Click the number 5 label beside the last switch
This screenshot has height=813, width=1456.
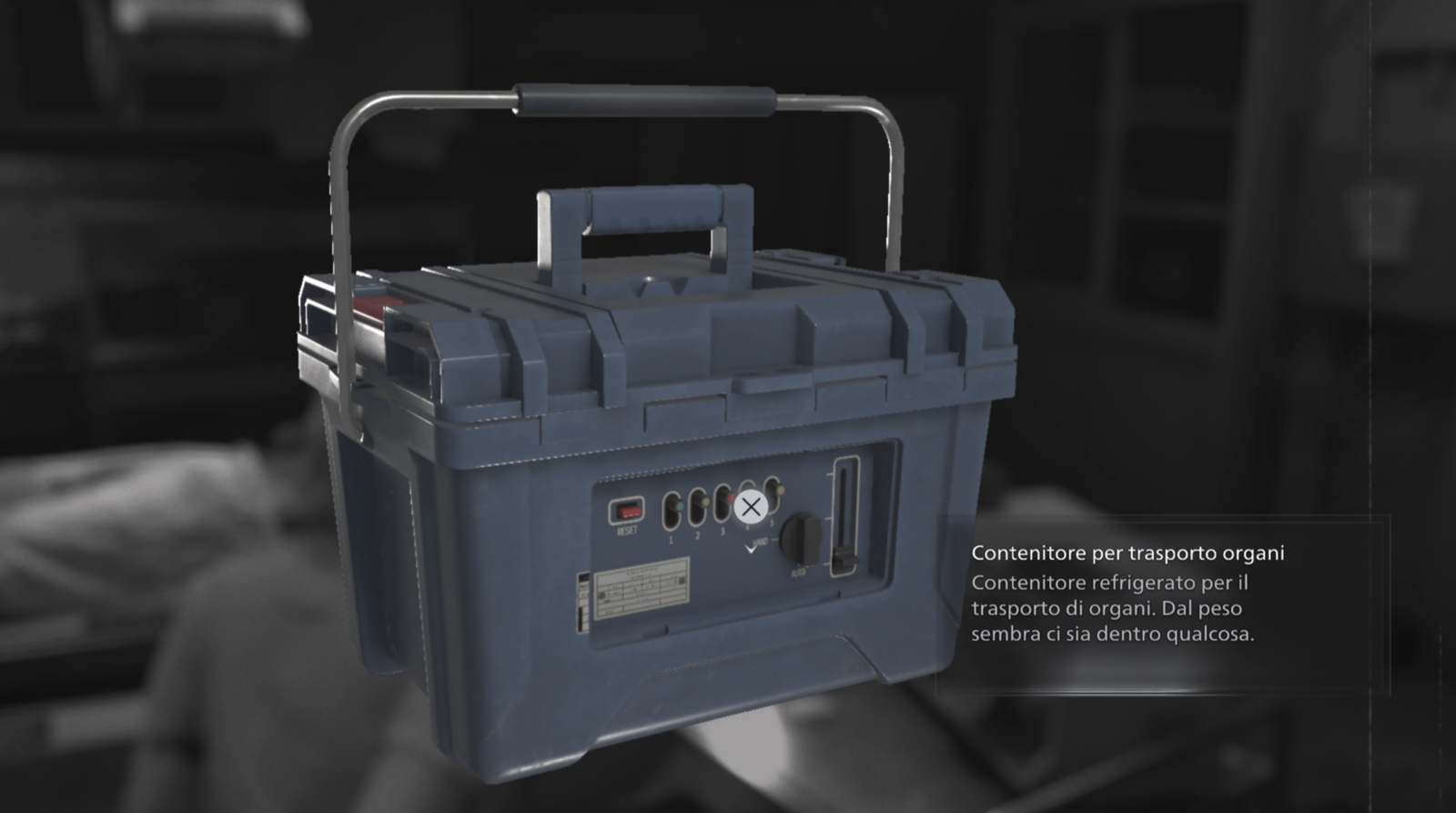tap(772, 522)
